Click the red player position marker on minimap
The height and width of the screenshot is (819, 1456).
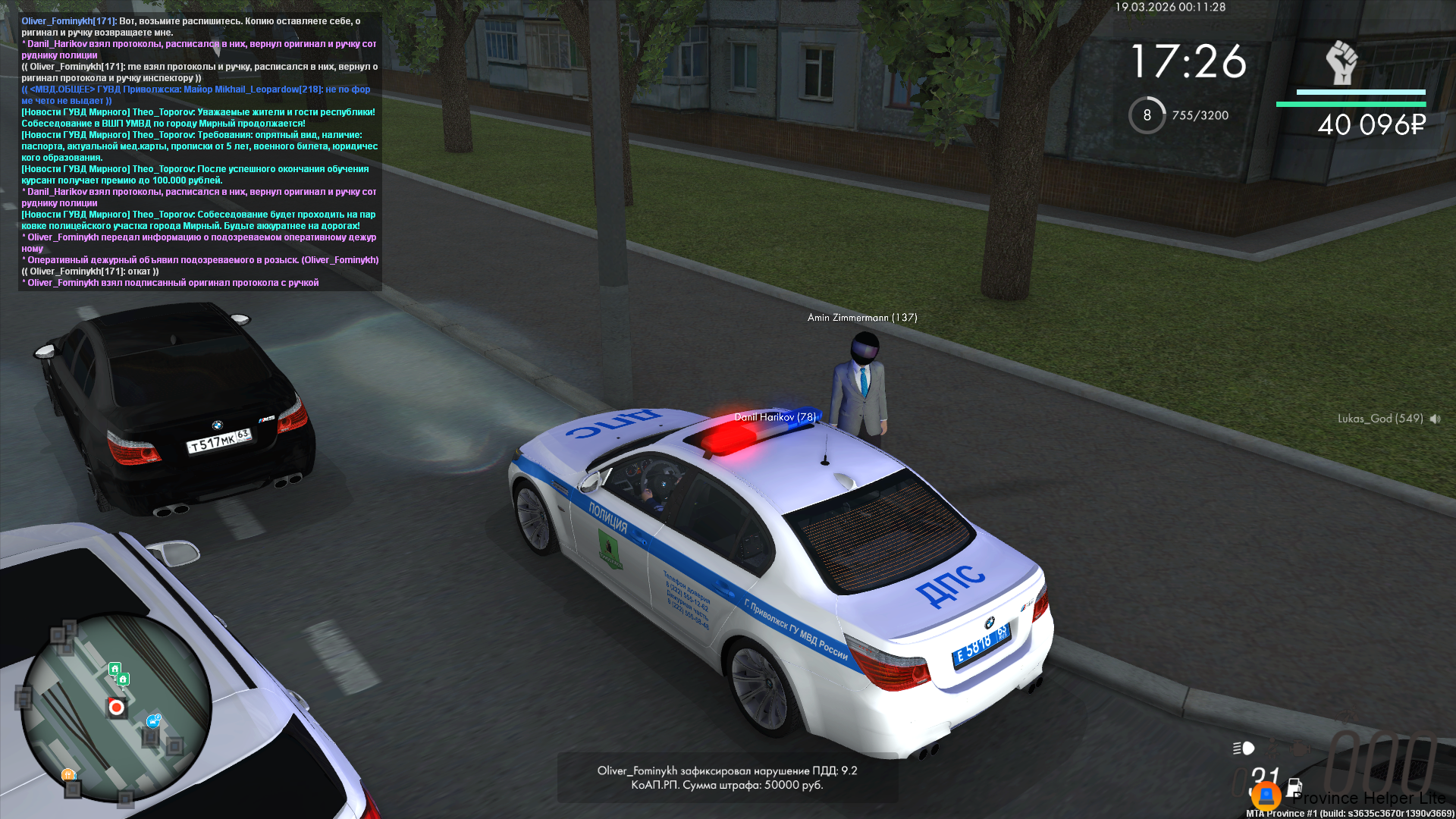tap(116, 708)
